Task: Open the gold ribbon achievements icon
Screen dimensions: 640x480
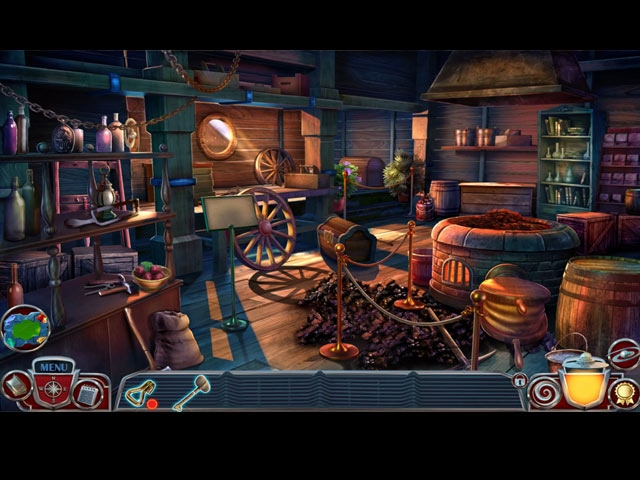Action: pos(623,392)
